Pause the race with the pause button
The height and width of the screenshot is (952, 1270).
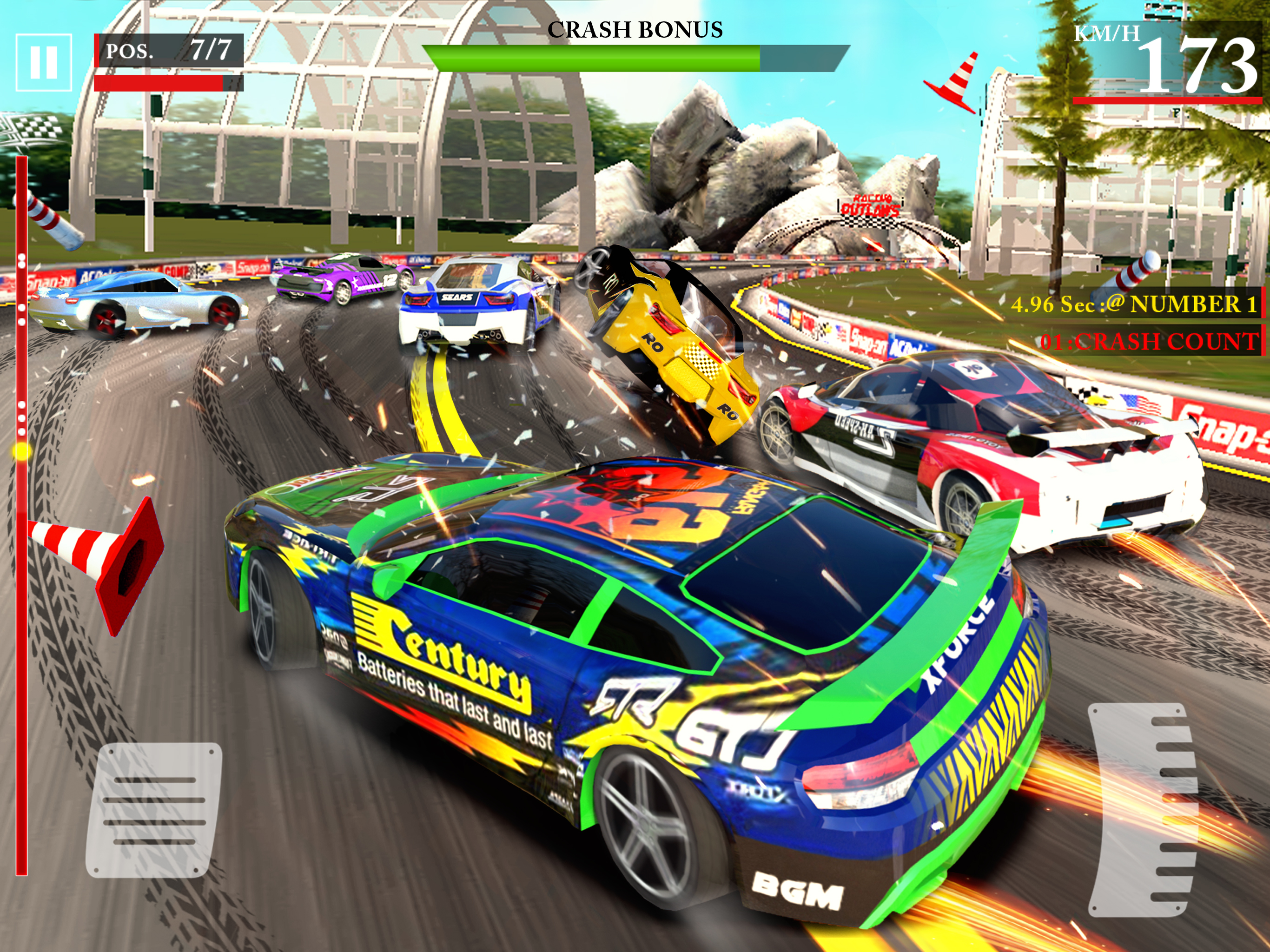[x=44, y=63]
